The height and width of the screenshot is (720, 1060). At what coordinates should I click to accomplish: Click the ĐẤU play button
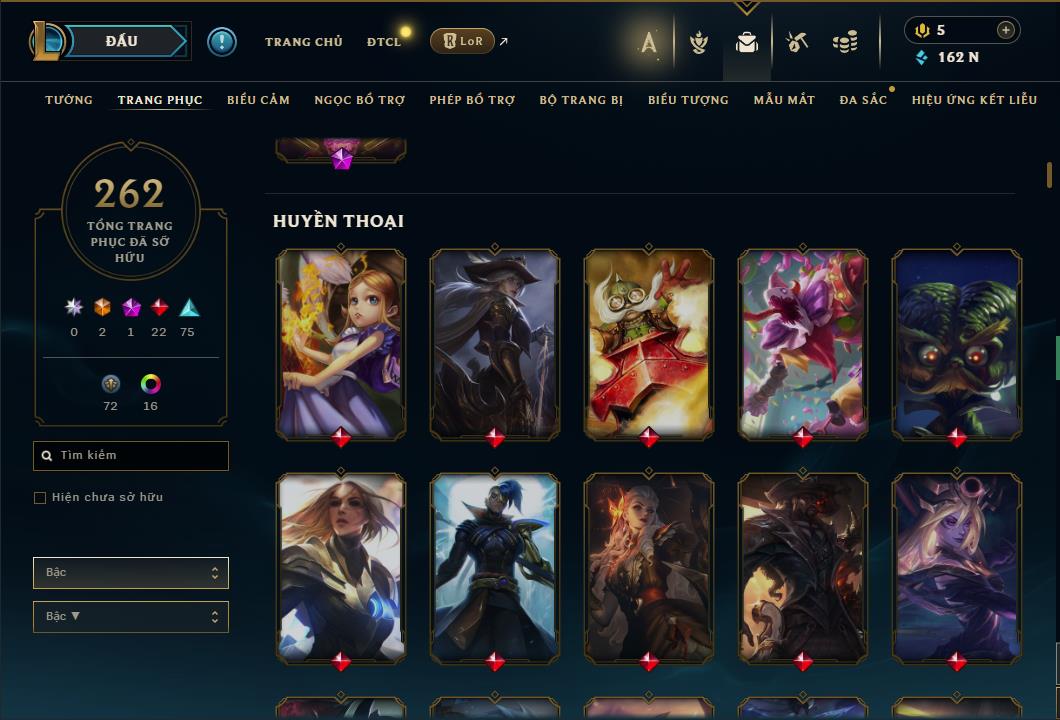click(120, 41)
